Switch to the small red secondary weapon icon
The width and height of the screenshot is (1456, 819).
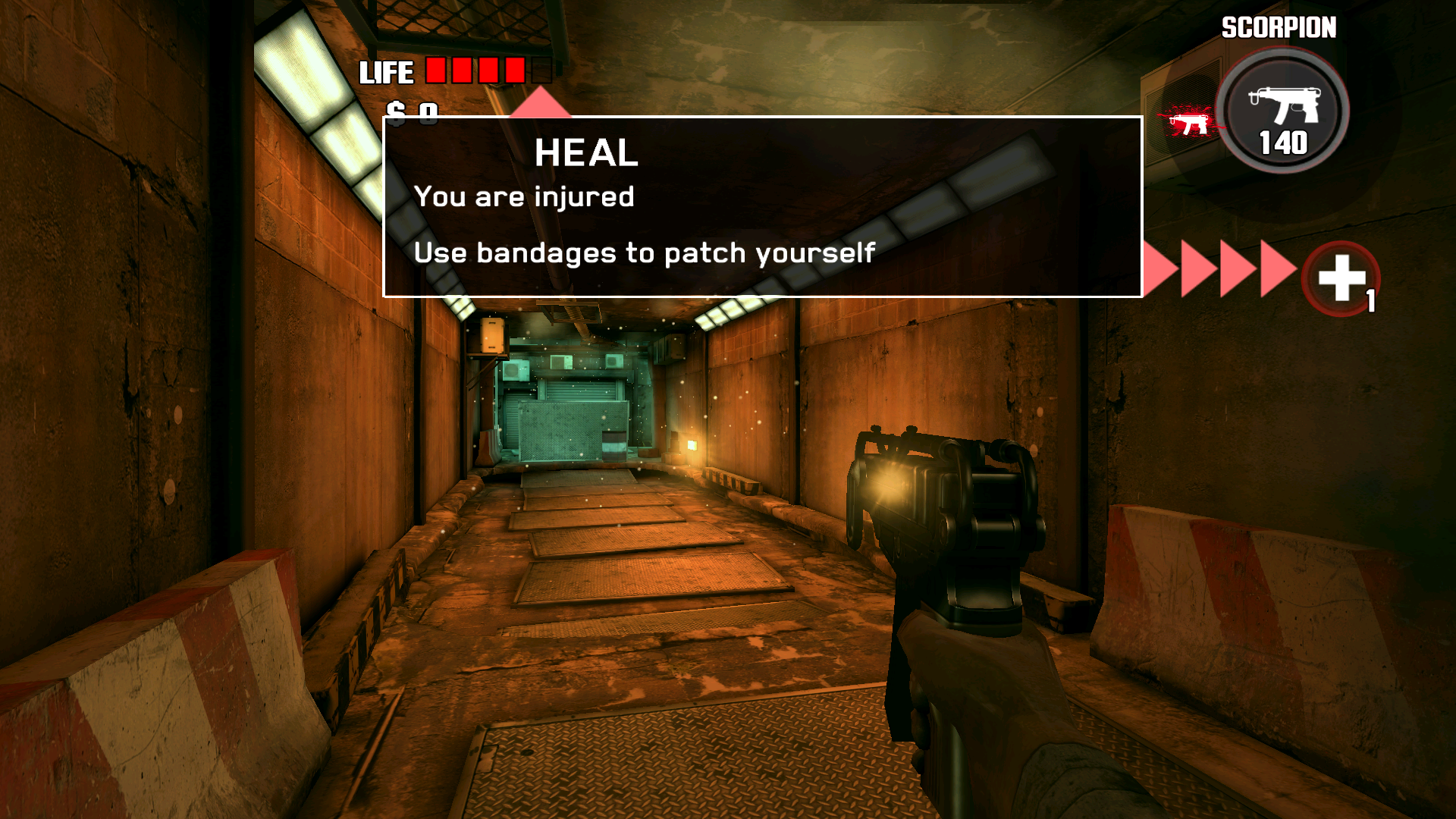[1188, 123]
